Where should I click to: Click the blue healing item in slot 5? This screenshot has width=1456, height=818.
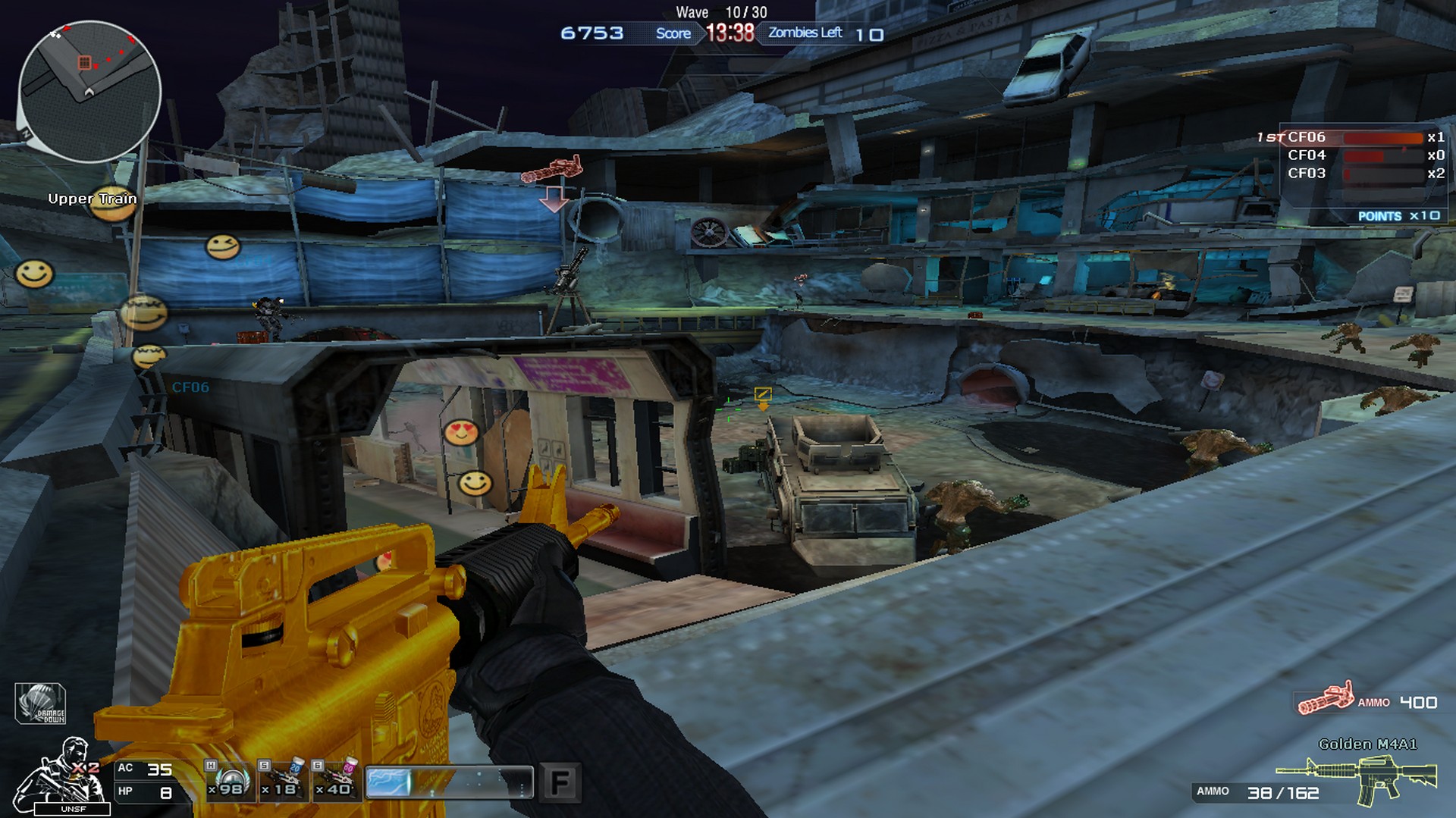coord(281,780)
